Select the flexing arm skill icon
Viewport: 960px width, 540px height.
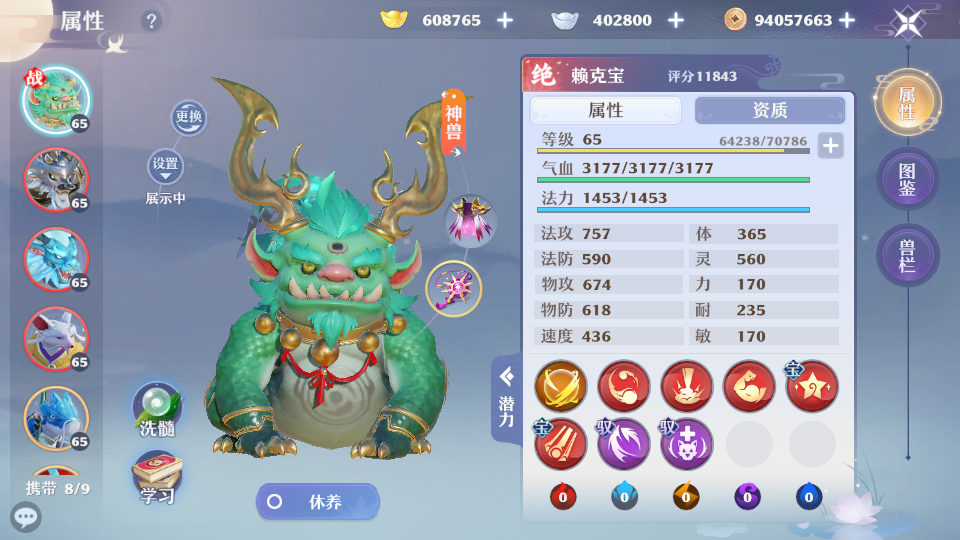(x=748, y=386)
